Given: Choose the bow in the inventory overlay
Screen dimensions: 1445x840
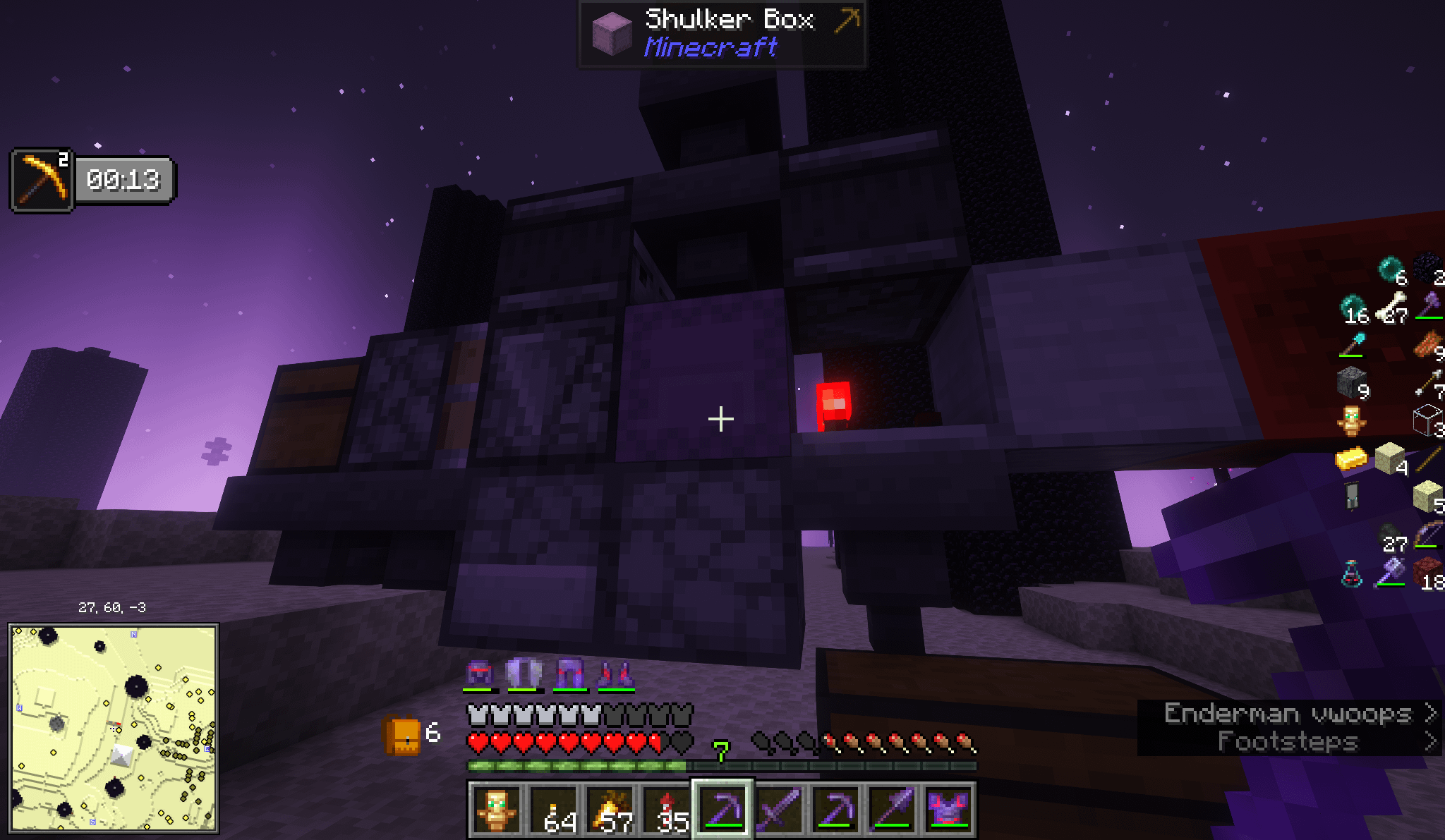Looking at the screenshot, I should point(1428,535).
